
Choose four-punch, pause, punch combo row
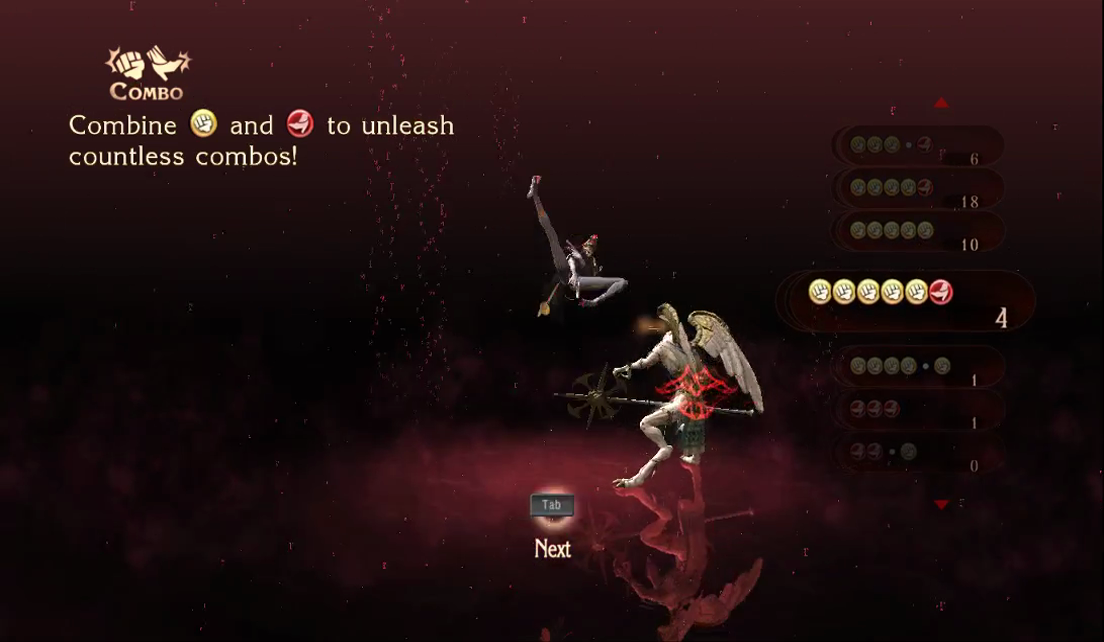(x=917, y=367)
